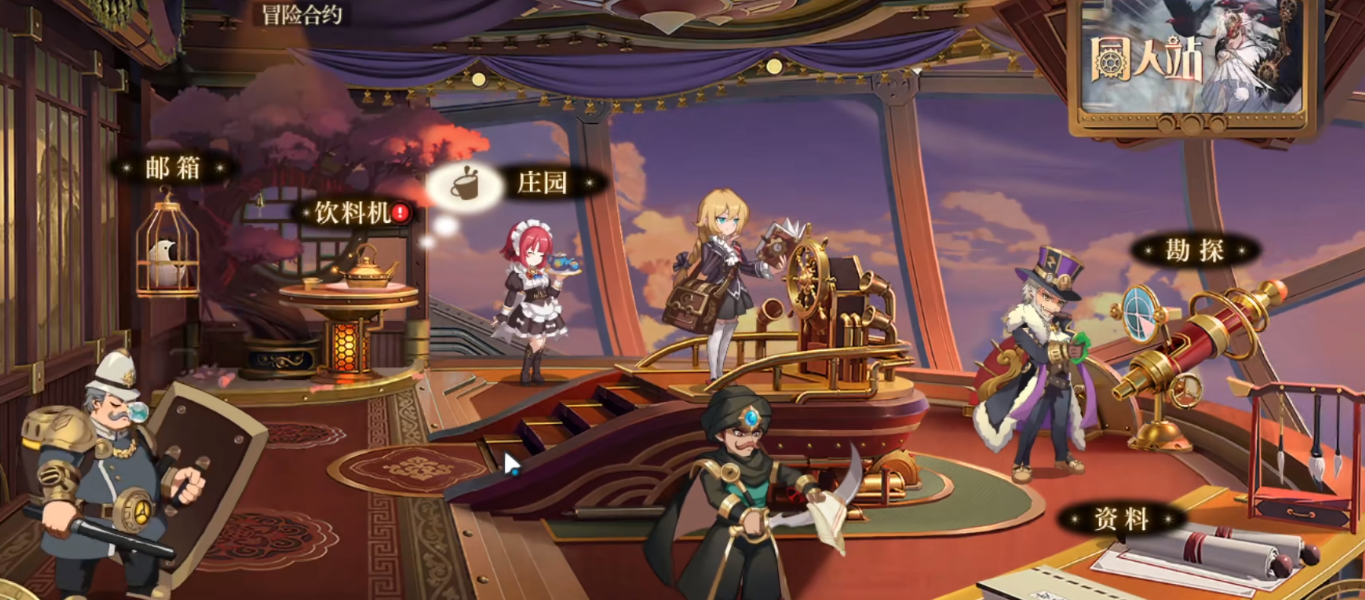Open the 资料 archive label
Viewport: 1365px width, 600px height.
(x=1122, y=518)
